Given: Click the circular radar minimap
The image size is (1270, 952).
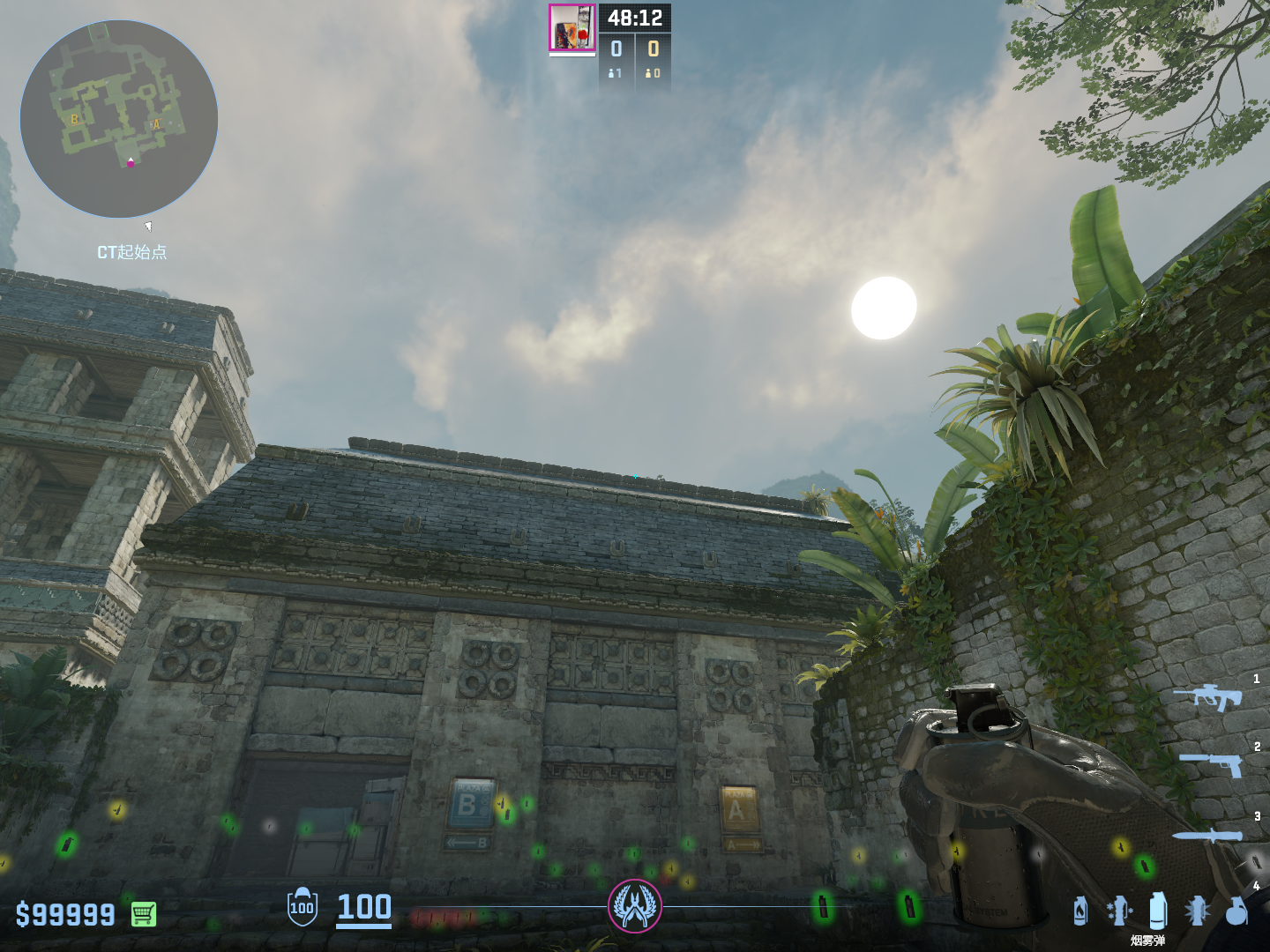Looking at the screenshot, I should [x=119, y=119].
